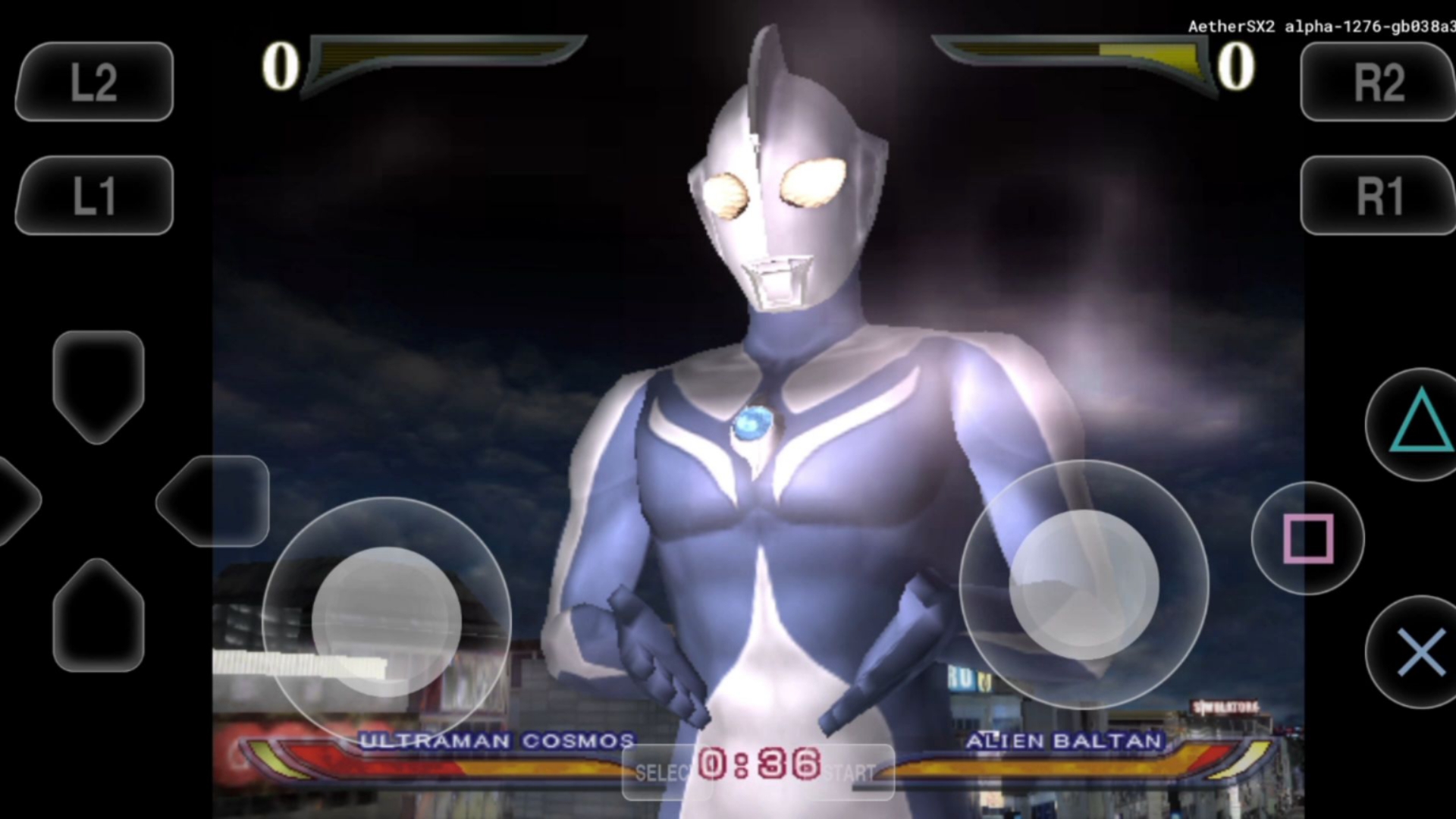Tap the R1 shoulder button
Screen dimensions: 1456x819
coord(1378,196)
